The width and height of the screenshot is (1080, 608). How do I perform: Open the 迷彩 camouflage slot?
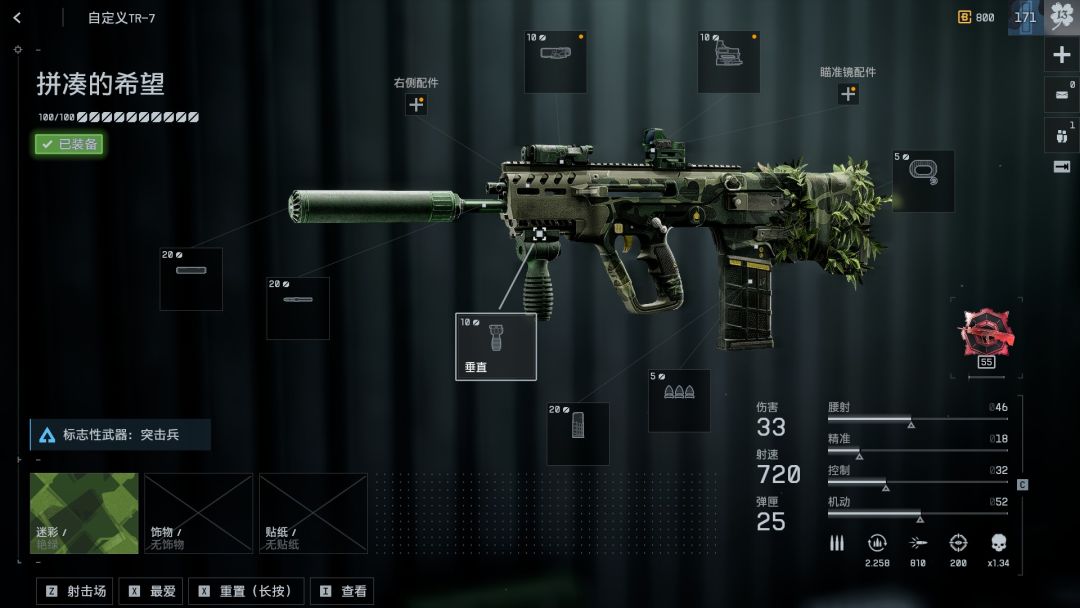84,513
